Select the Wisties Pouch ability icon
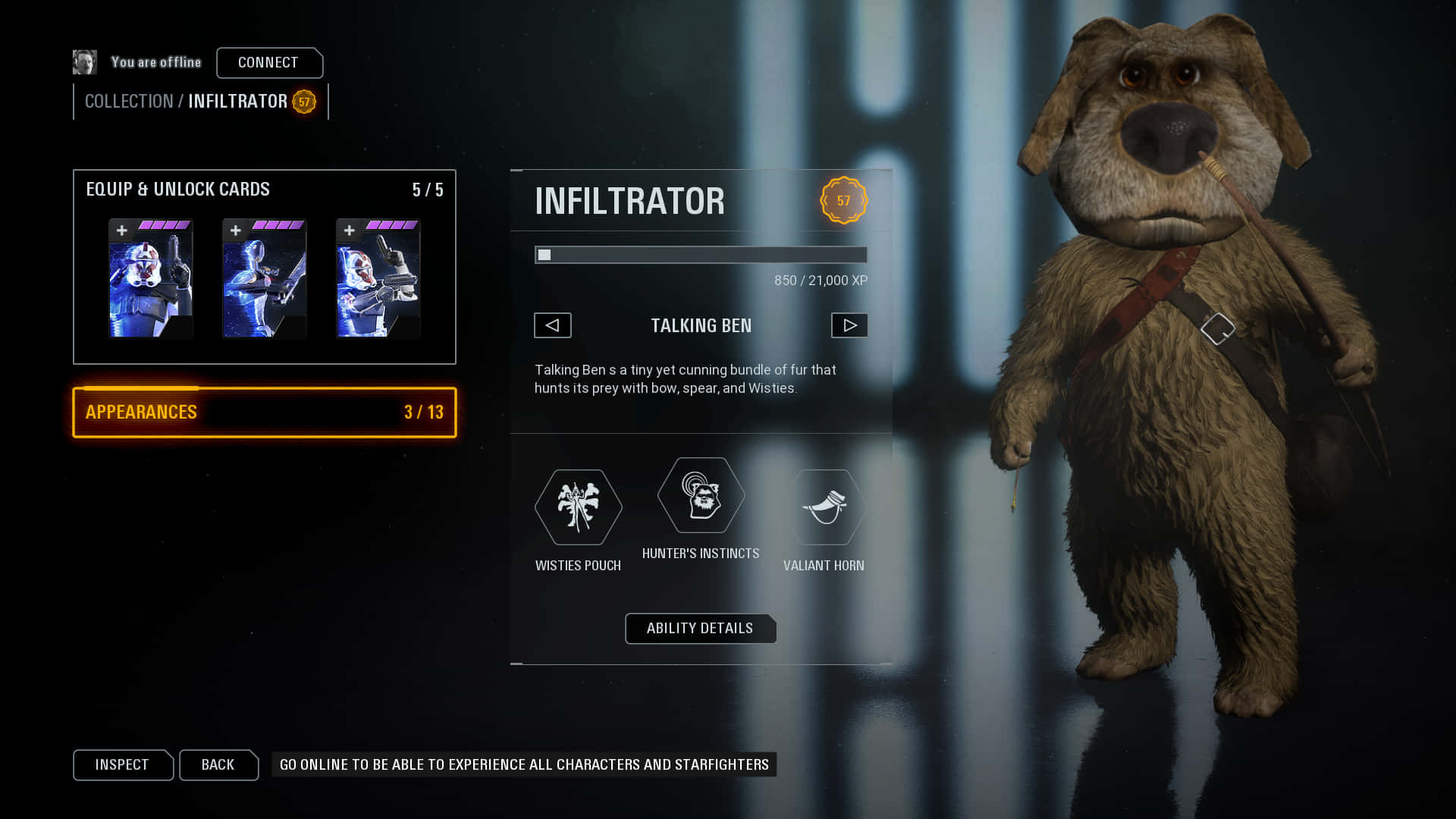Image resolution: width=1456 pixels, height=819 pixels. [x=578, y=507]
